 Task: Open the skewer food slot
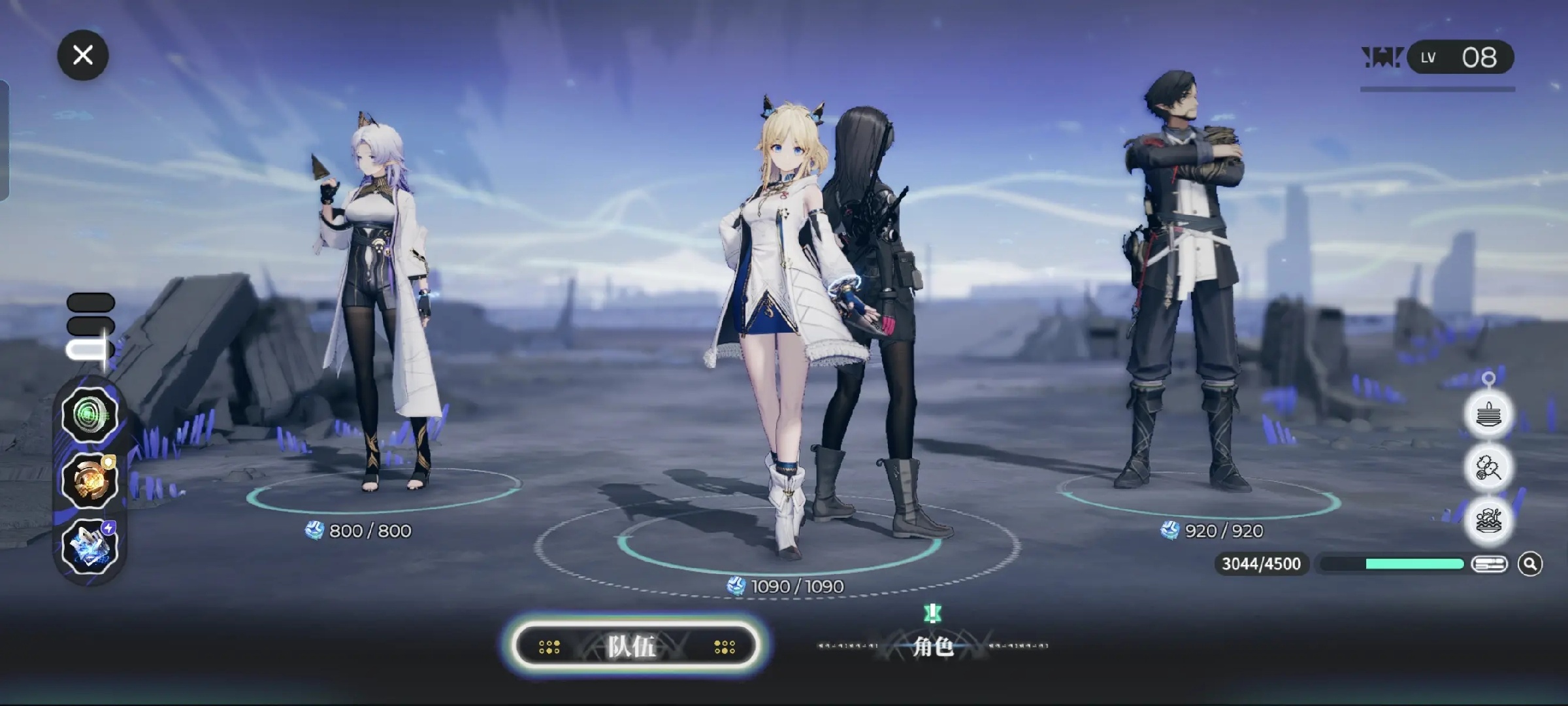(1488, 467)
